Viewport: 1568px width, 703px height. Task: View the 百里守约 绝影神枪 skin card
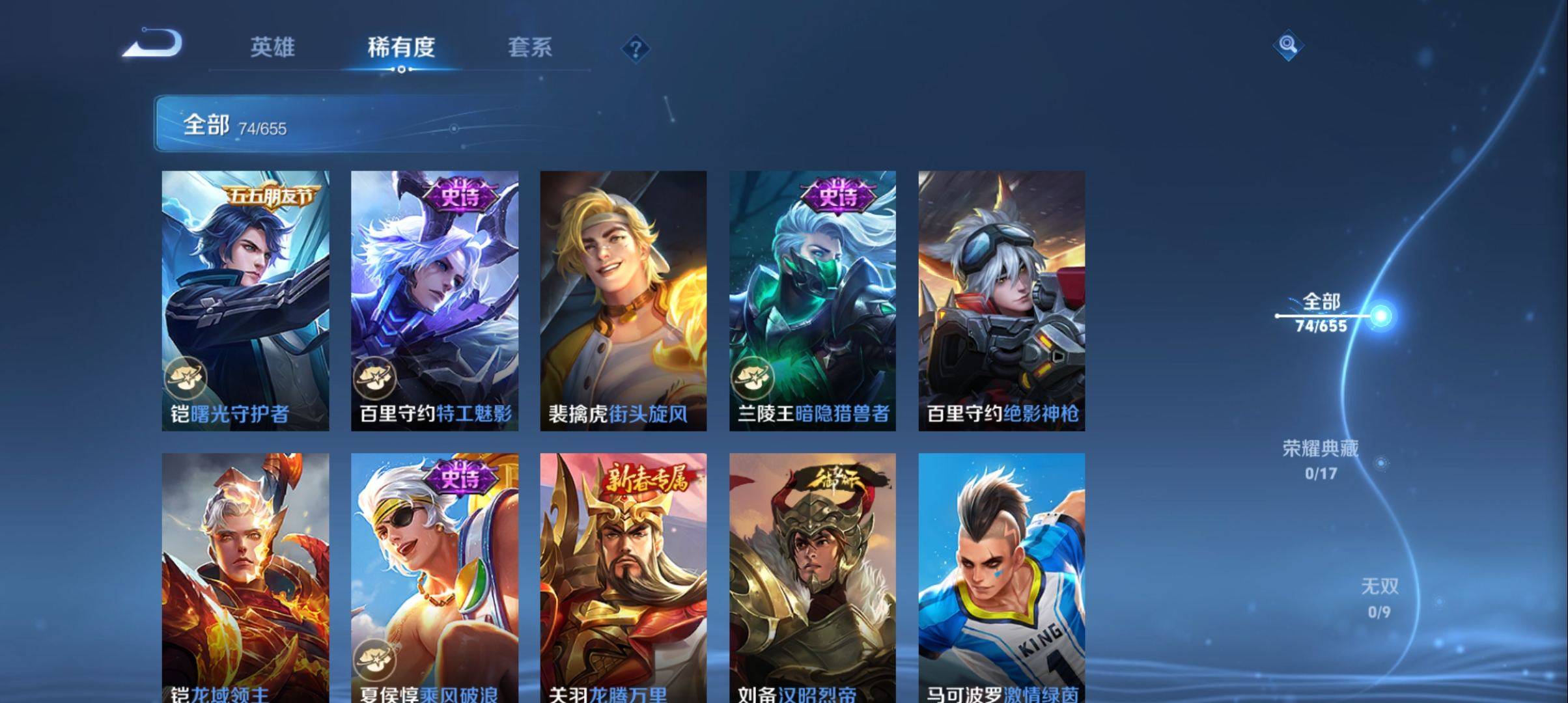1001,300
